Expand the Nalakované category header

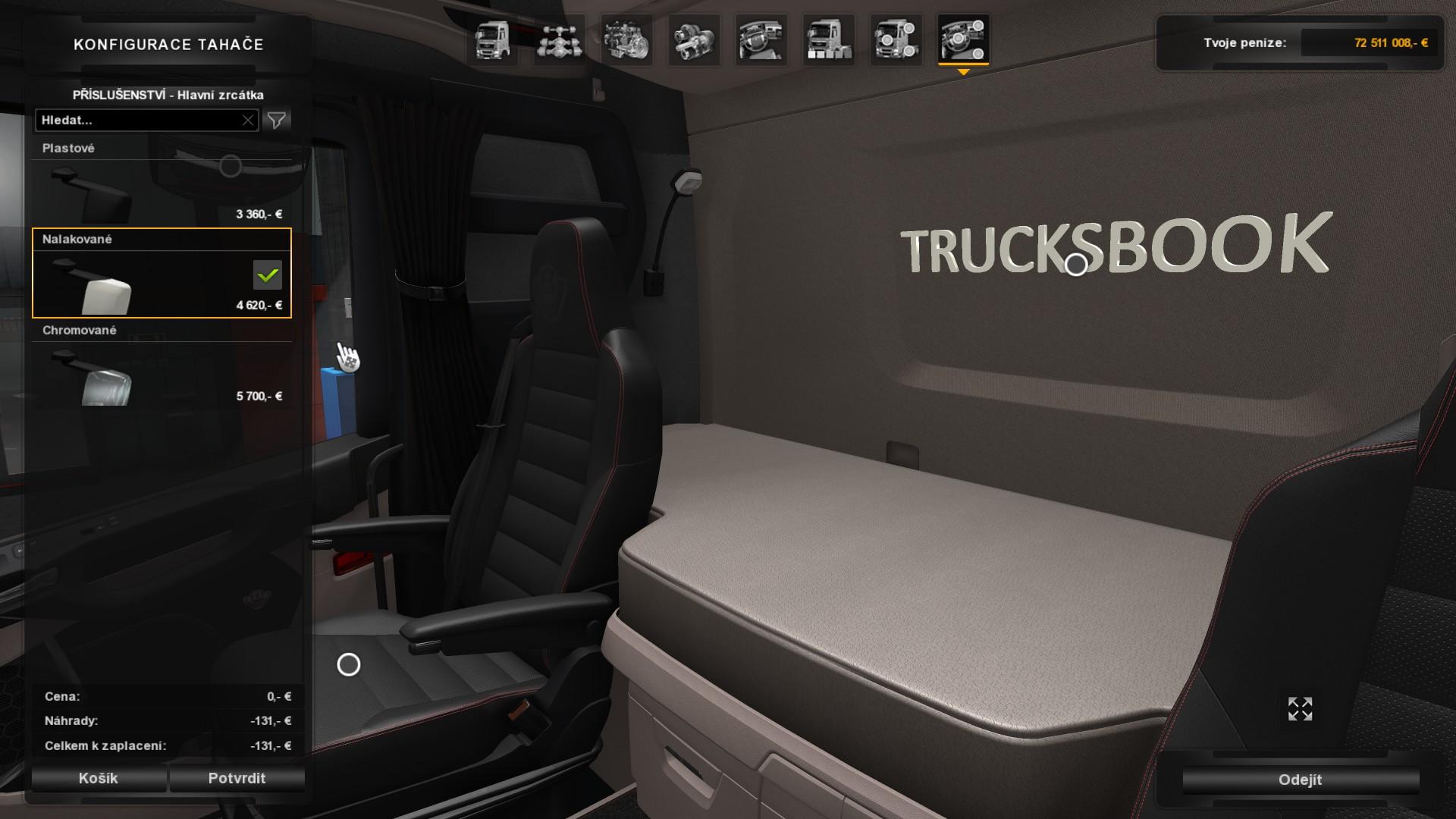point(78,238)
